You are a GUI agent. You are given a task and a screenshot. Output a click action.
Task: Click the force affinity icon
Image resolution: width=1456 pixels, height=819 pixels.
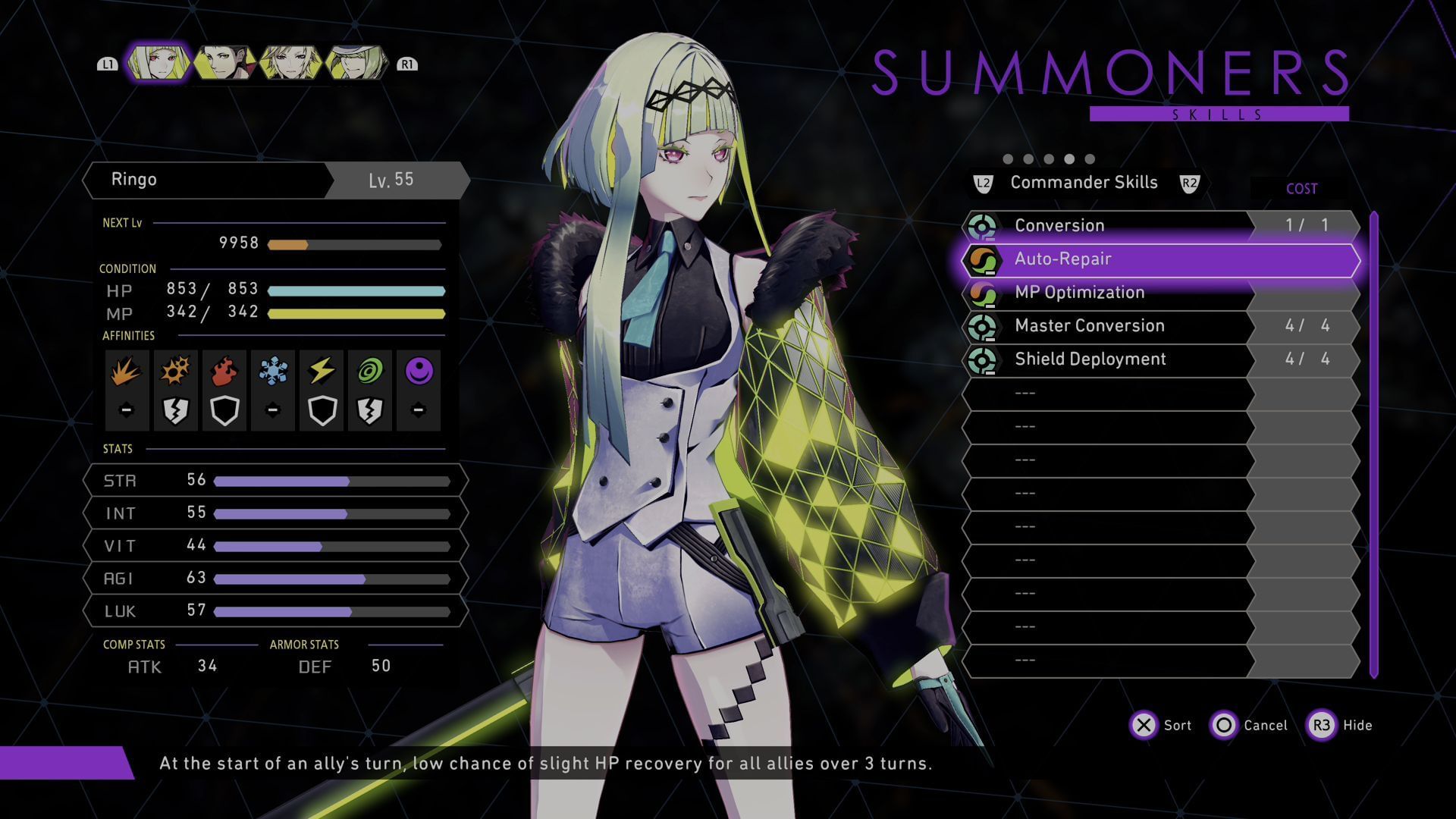[x=370, y=370]
